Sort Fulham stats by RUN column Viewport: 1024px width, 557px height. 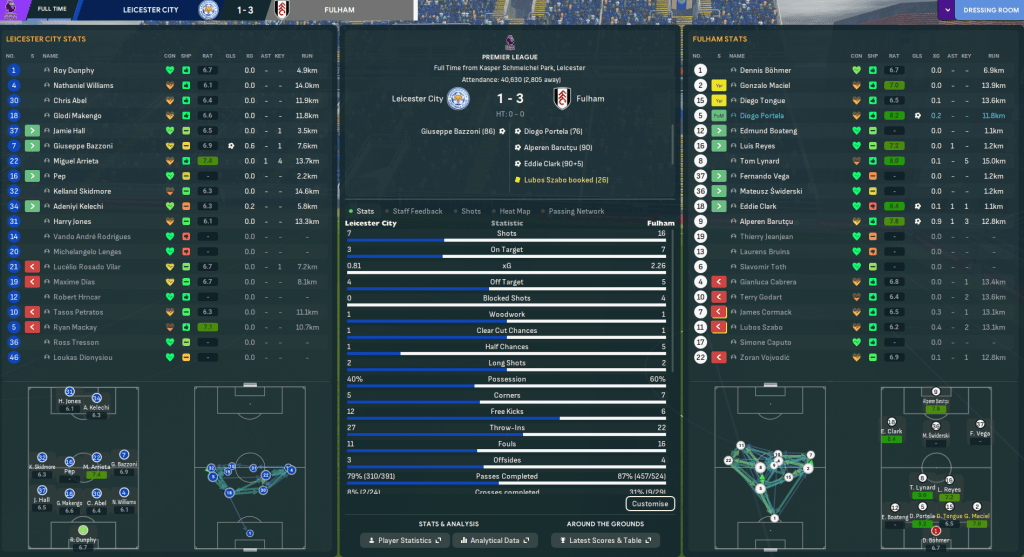pyautogui.click(x=993, y=56)
